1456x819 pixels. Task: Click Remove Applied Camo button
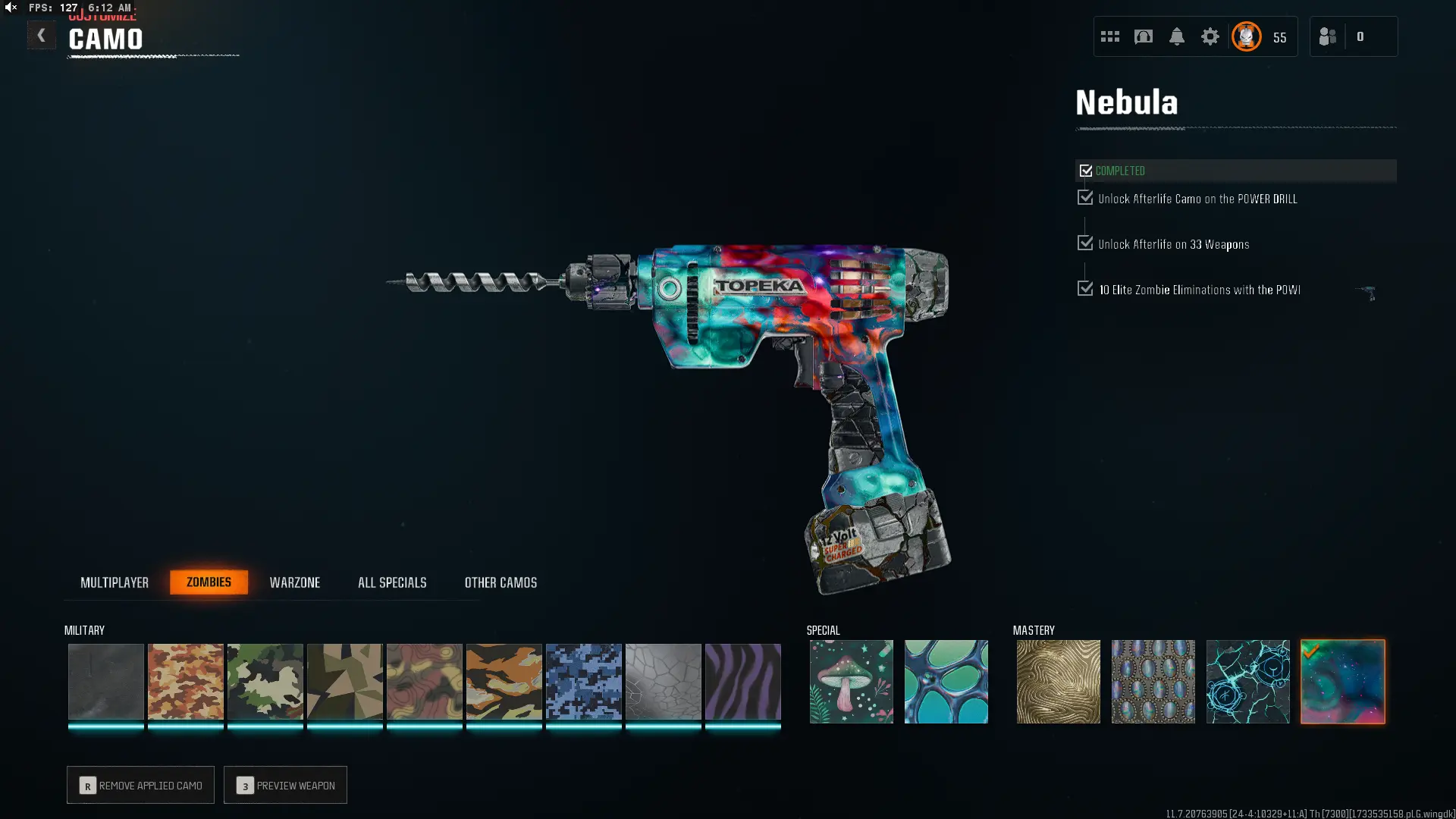click(x=140, y=785)
